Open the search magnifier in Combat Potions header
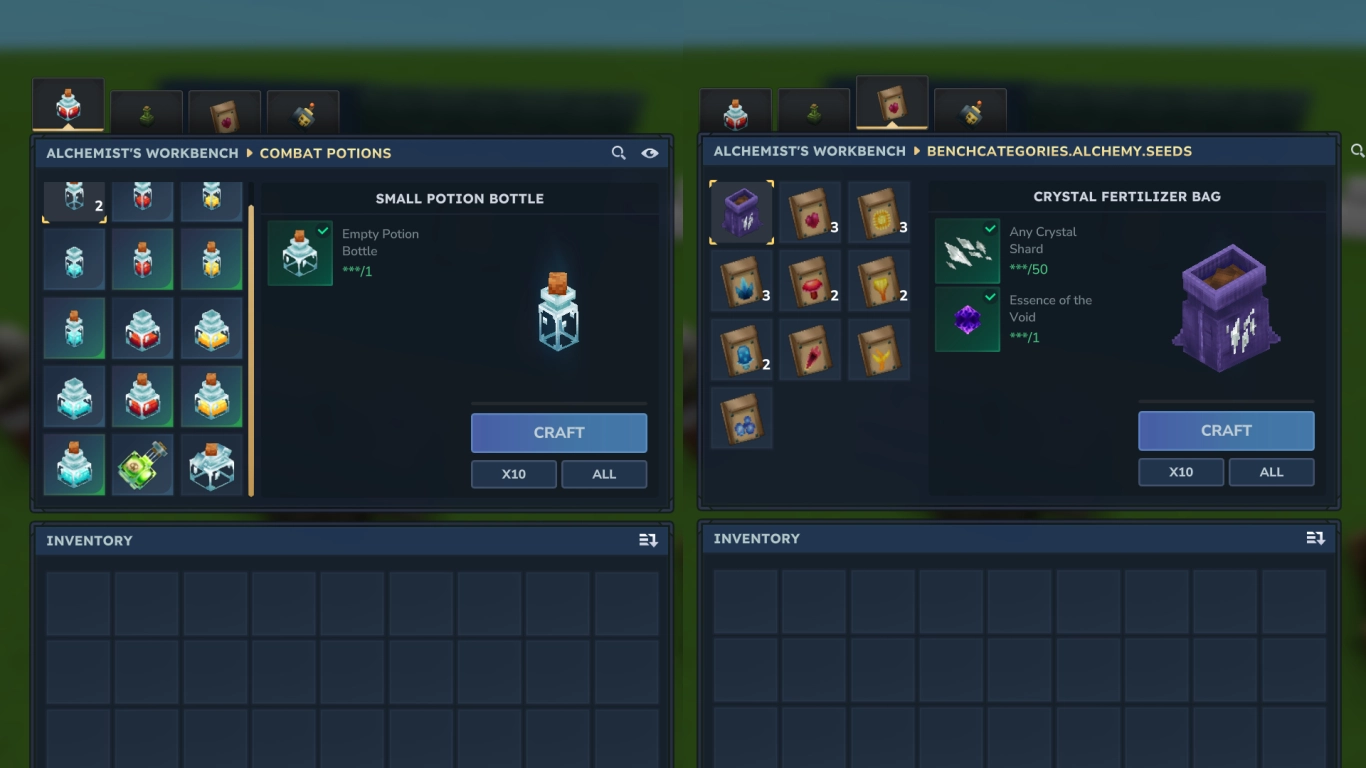 click(618, 153)
